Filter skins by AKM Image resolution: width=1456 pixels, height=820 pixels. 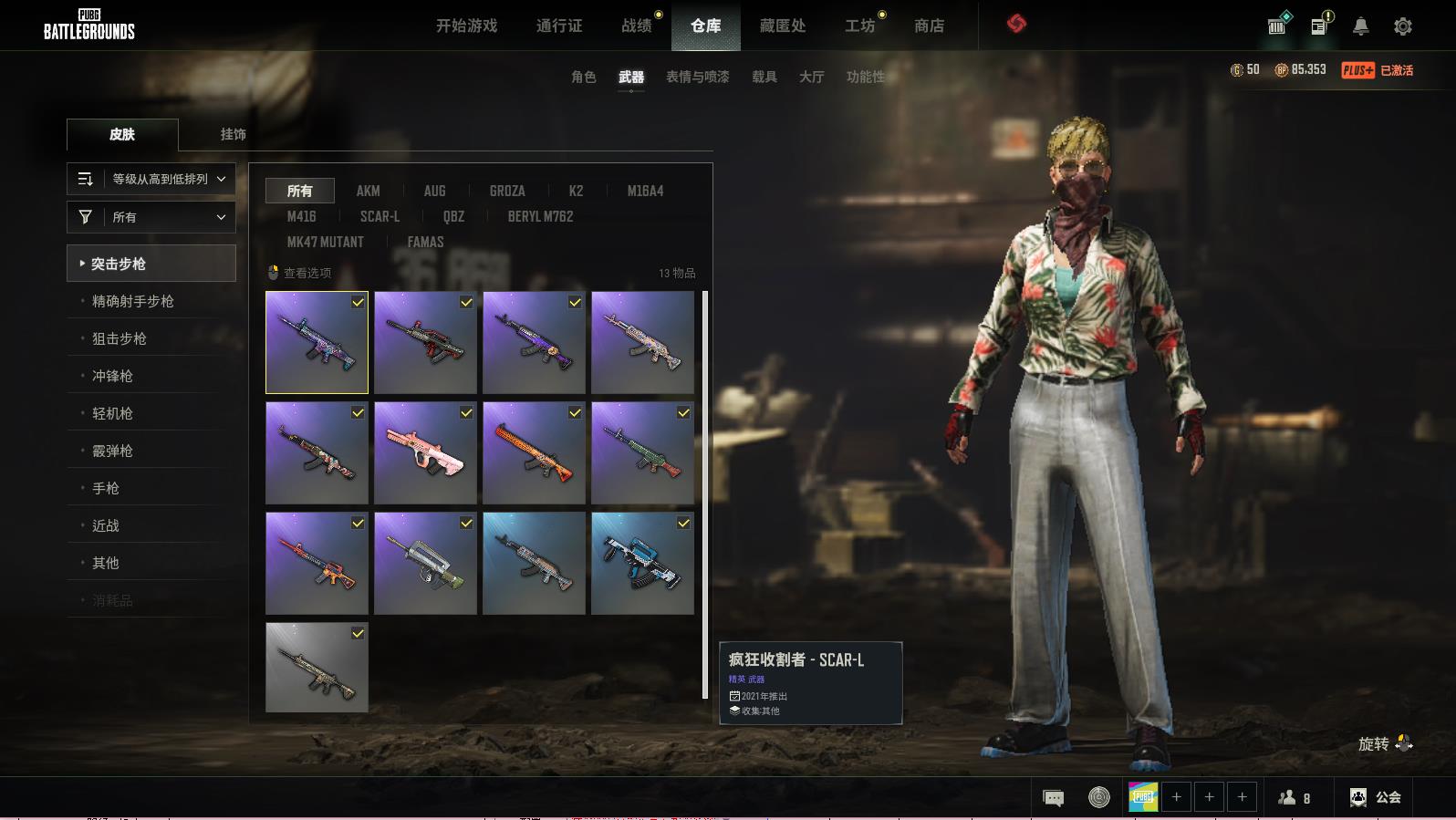tap(368, 191)
